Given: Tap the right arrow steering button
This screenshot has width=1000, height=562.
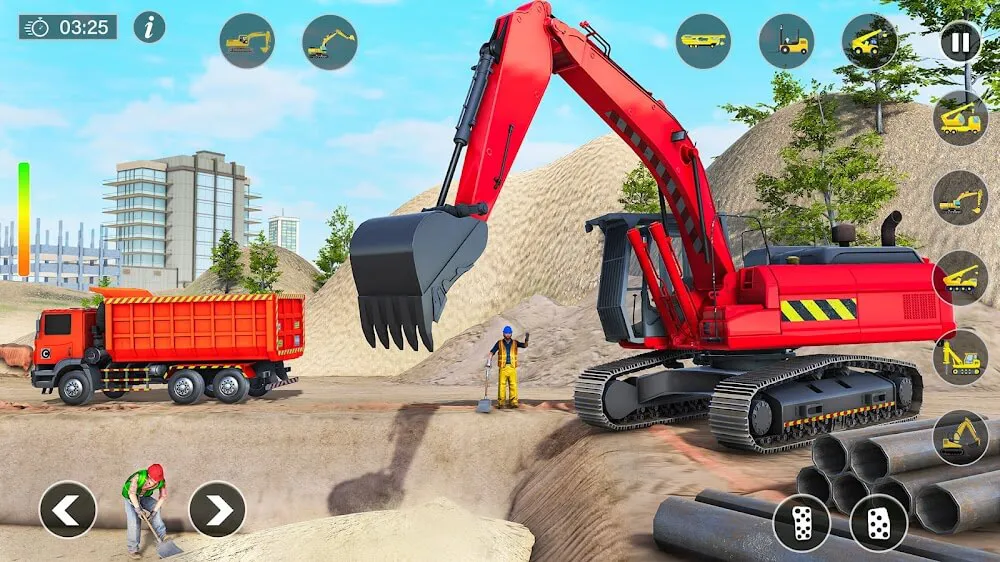Looking at the screenshot, I should [x=217, y=509].
